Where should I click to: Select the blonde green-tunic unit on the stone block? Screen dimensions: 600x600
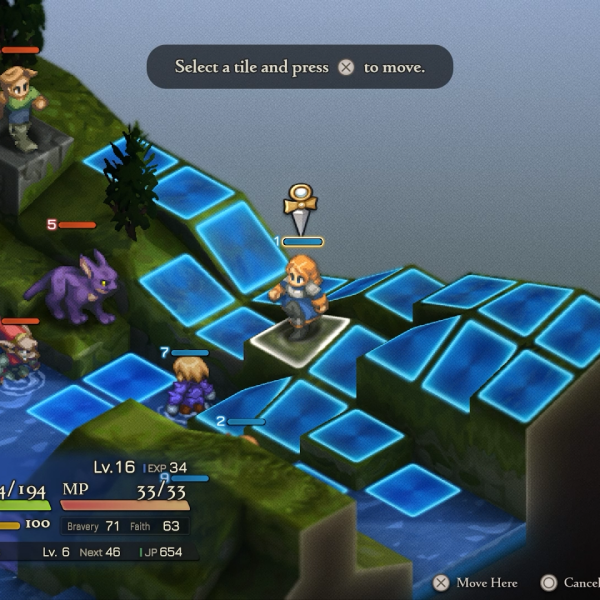point(22,107)
